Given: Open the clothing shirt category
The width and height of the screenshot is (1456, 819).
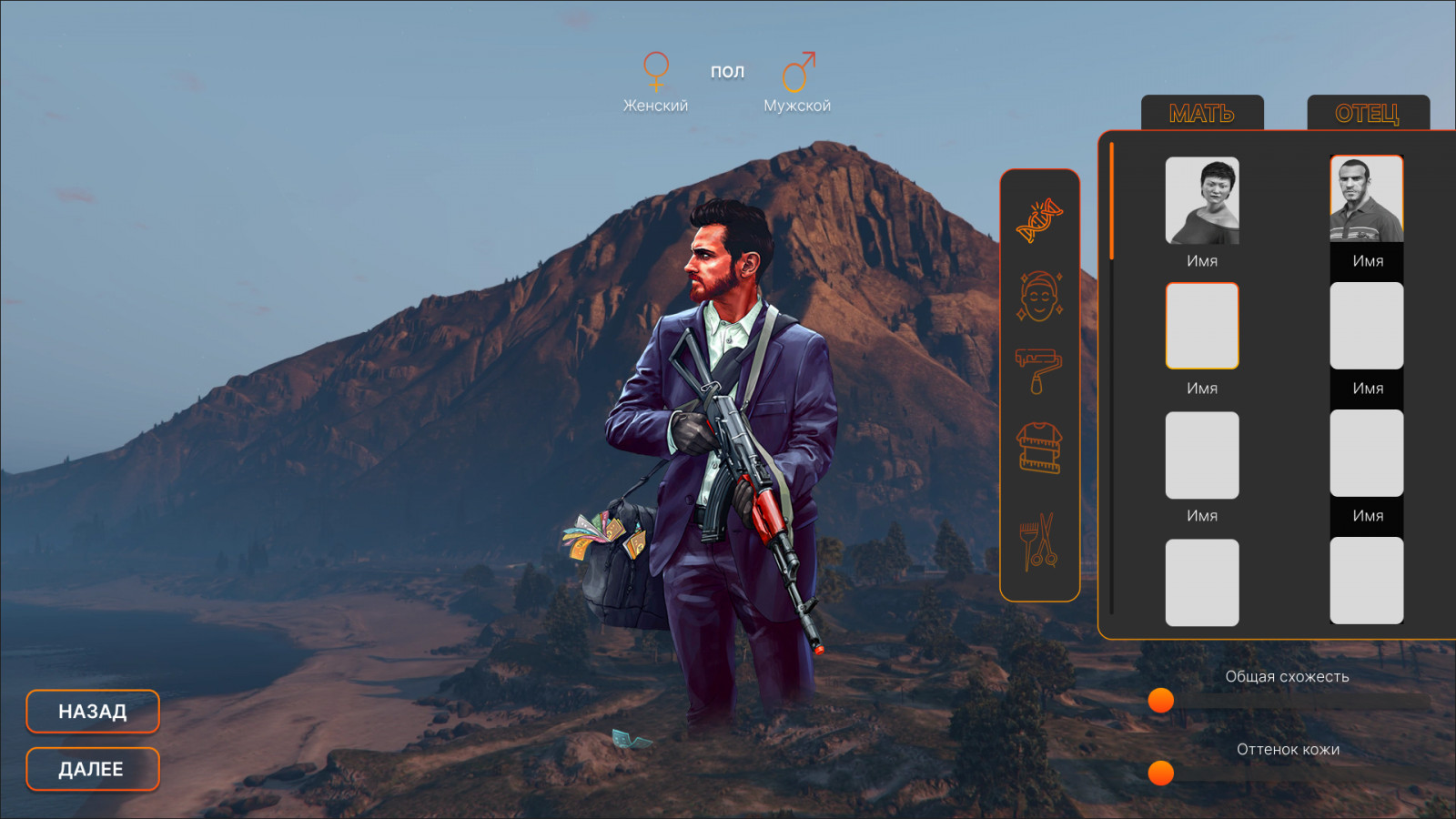Looking at the screenshot, I should point(1039,448).
